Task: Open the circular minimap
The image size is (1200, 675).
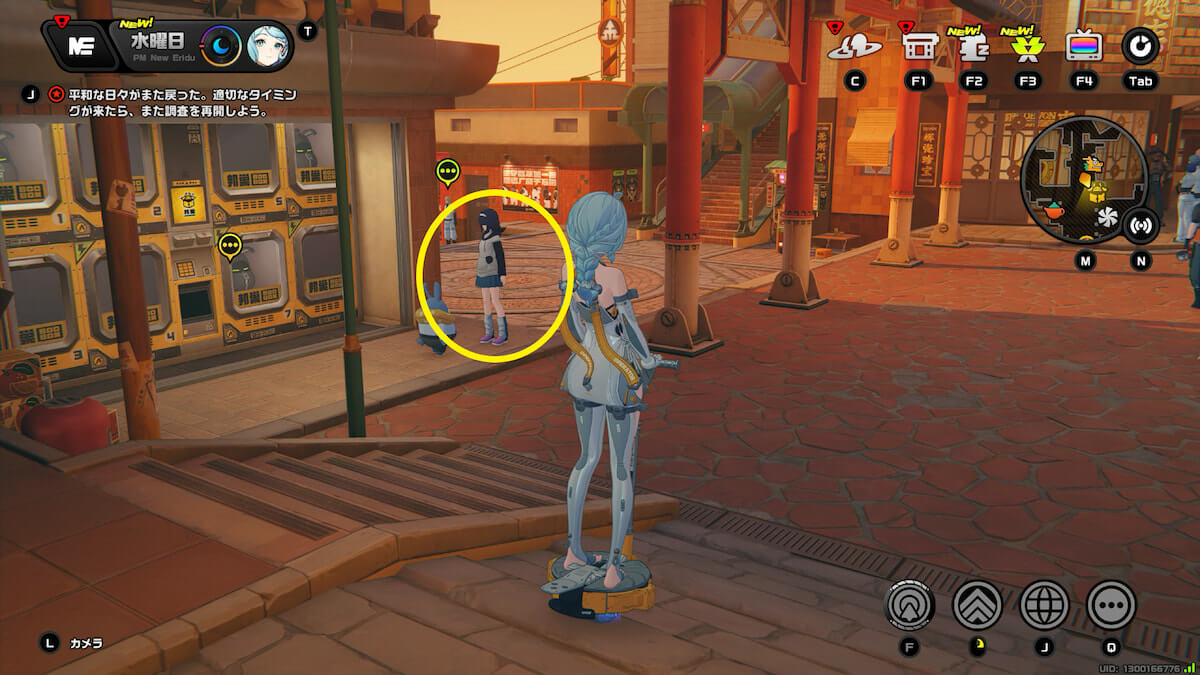Action: point(1083,180)
